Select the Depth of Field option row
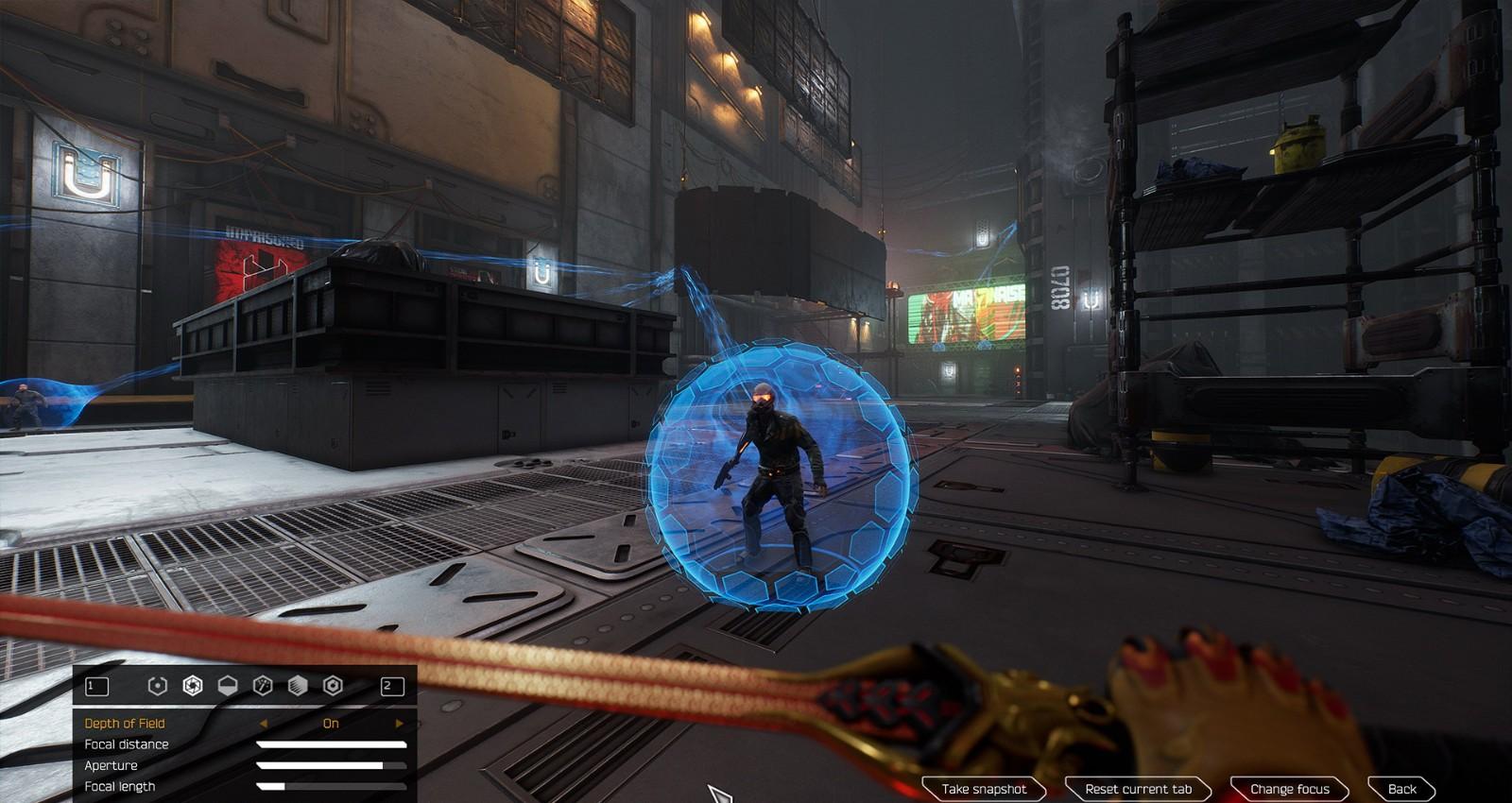 tap(125, 724)
